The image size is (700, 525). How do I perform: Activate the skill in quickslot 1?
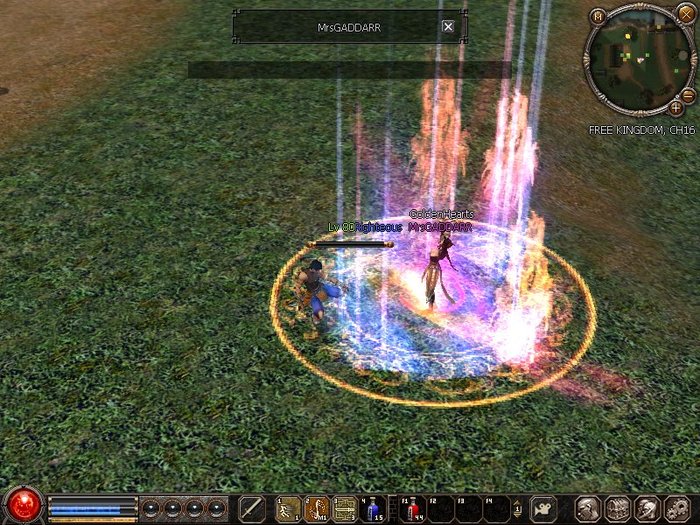(x=288, y=508)
